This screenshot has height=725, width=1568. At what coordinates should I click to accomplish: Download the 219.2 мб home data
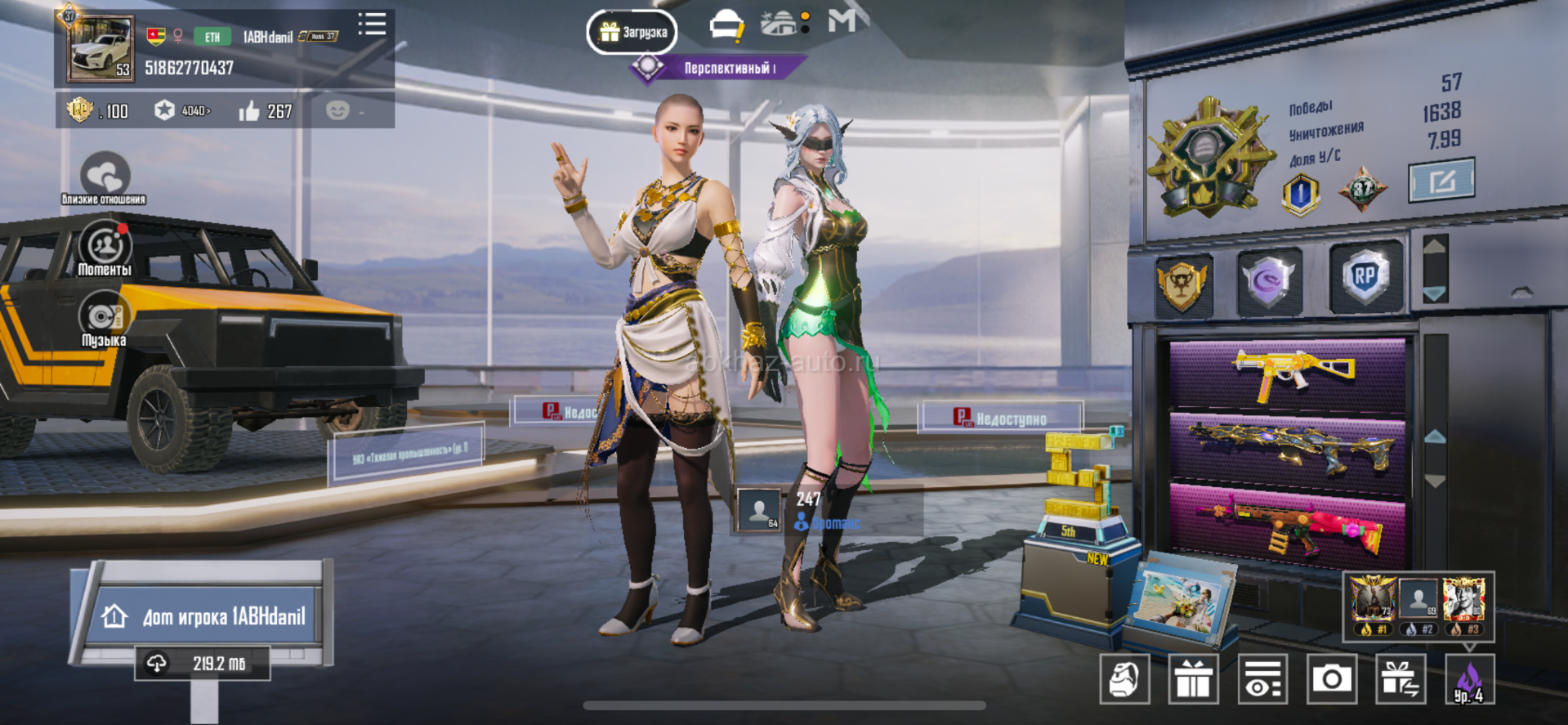(x=203, y=664)
